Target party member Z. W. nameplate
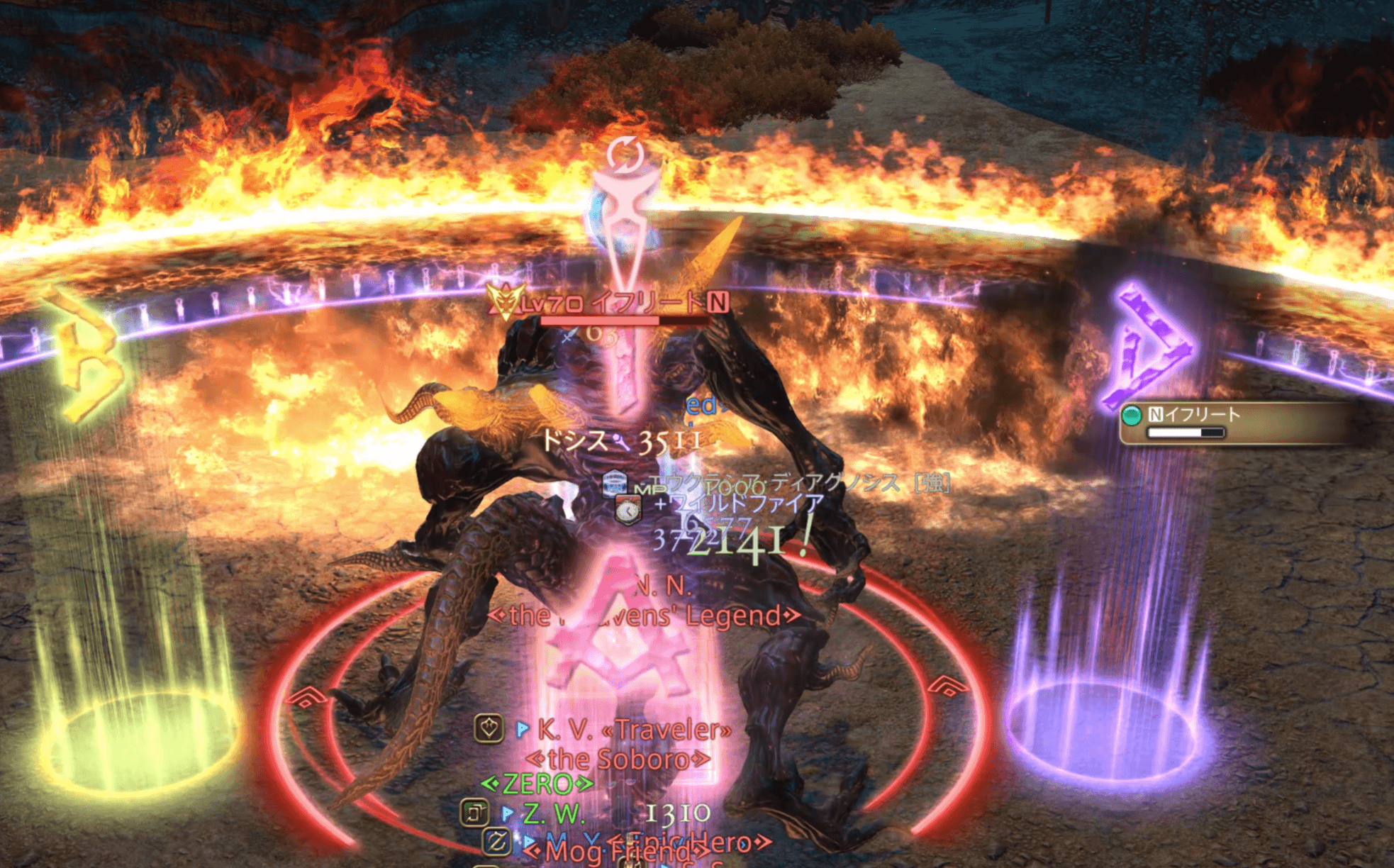This screenshot has height=868, width=1394. click(553, 814)
